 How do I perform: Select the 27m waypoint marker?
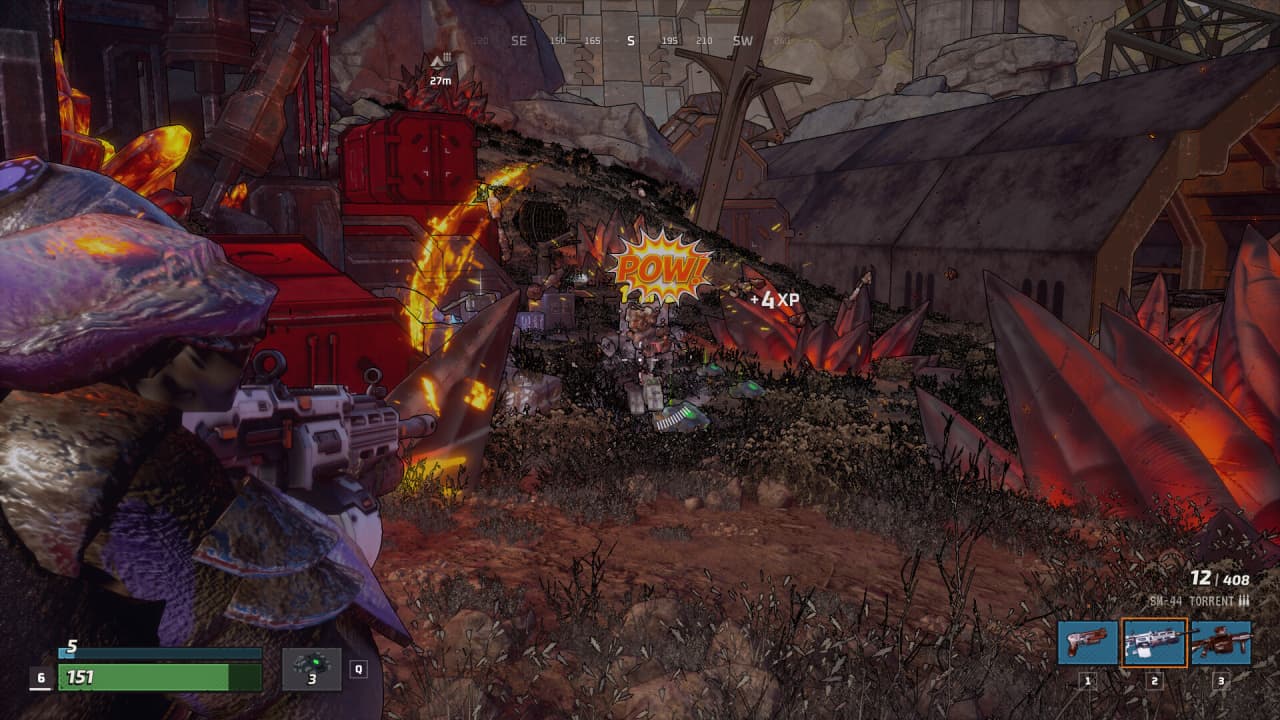[440, 66]
